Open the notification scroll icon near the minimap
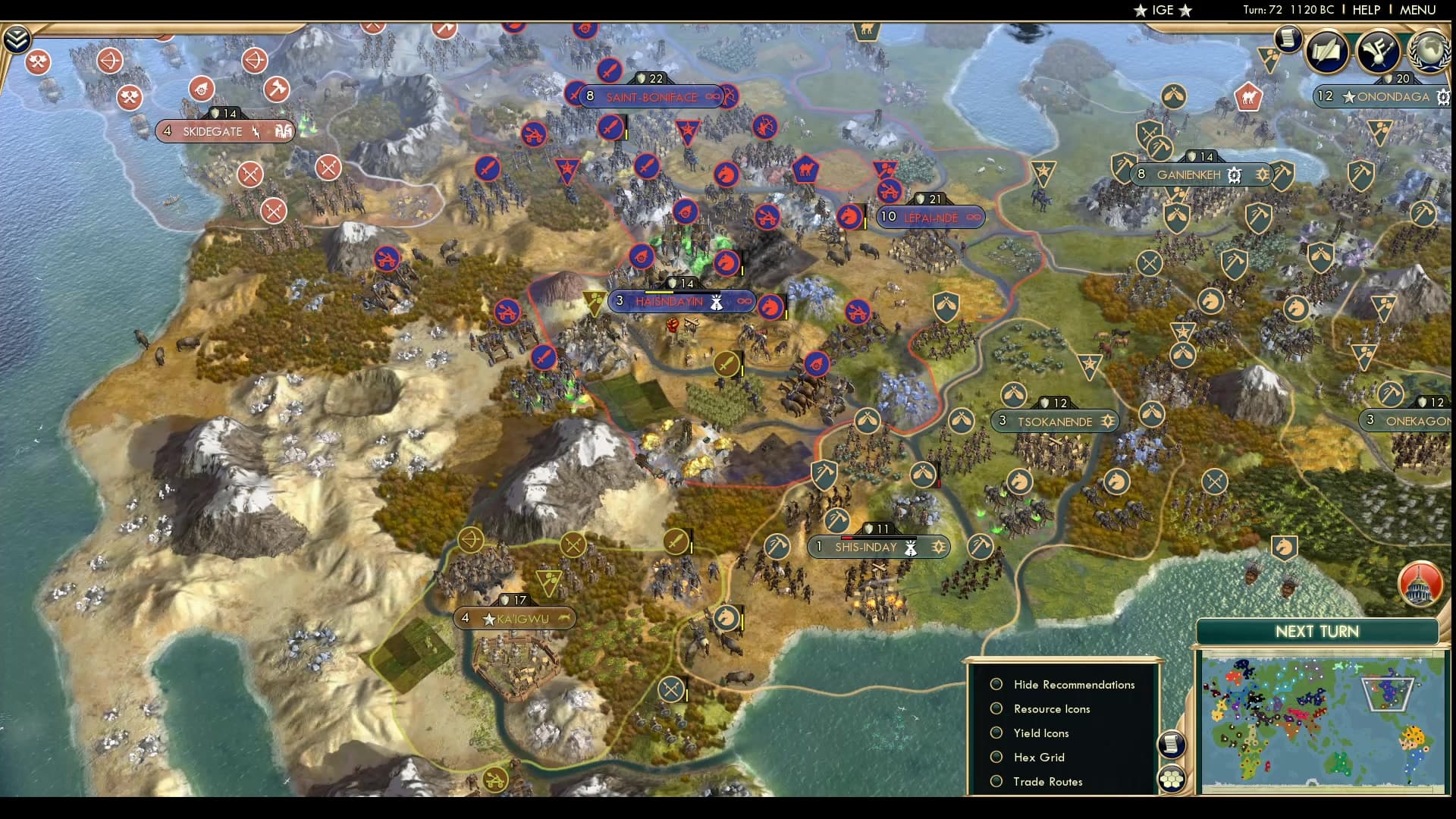 point(1172,745)
